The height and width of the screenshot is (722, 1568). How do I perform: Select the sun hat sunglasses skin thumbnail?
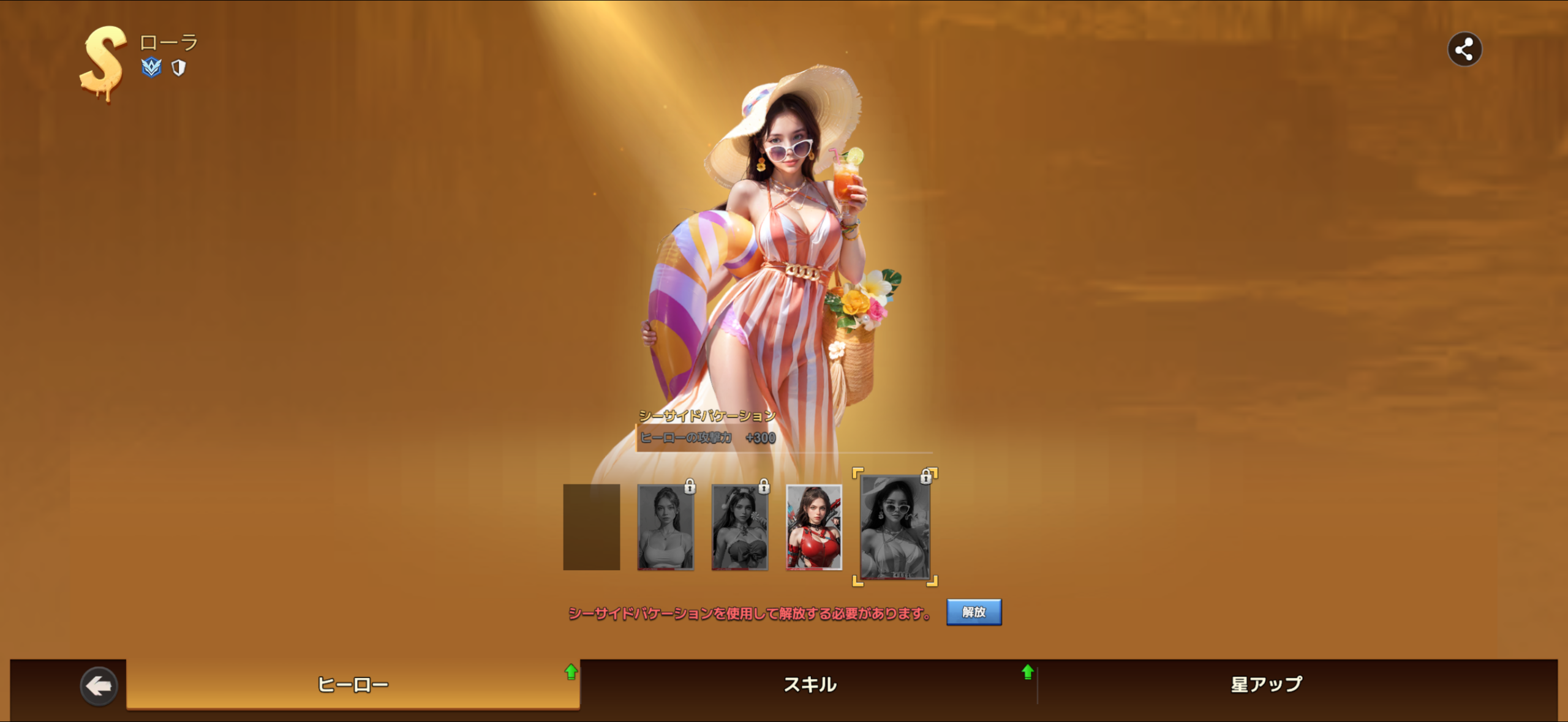coord(895,527)
